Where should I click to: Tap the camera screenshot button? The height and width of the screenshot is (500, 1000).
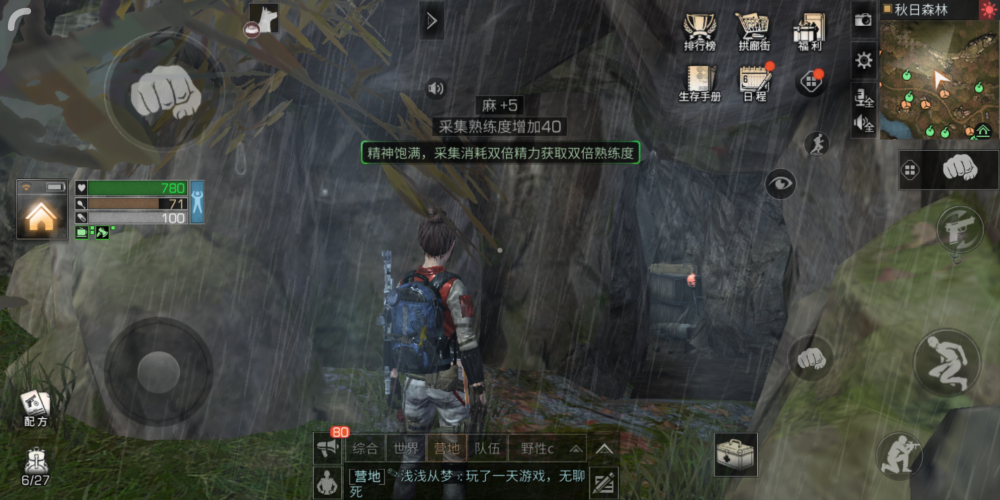tap(864, 19)
